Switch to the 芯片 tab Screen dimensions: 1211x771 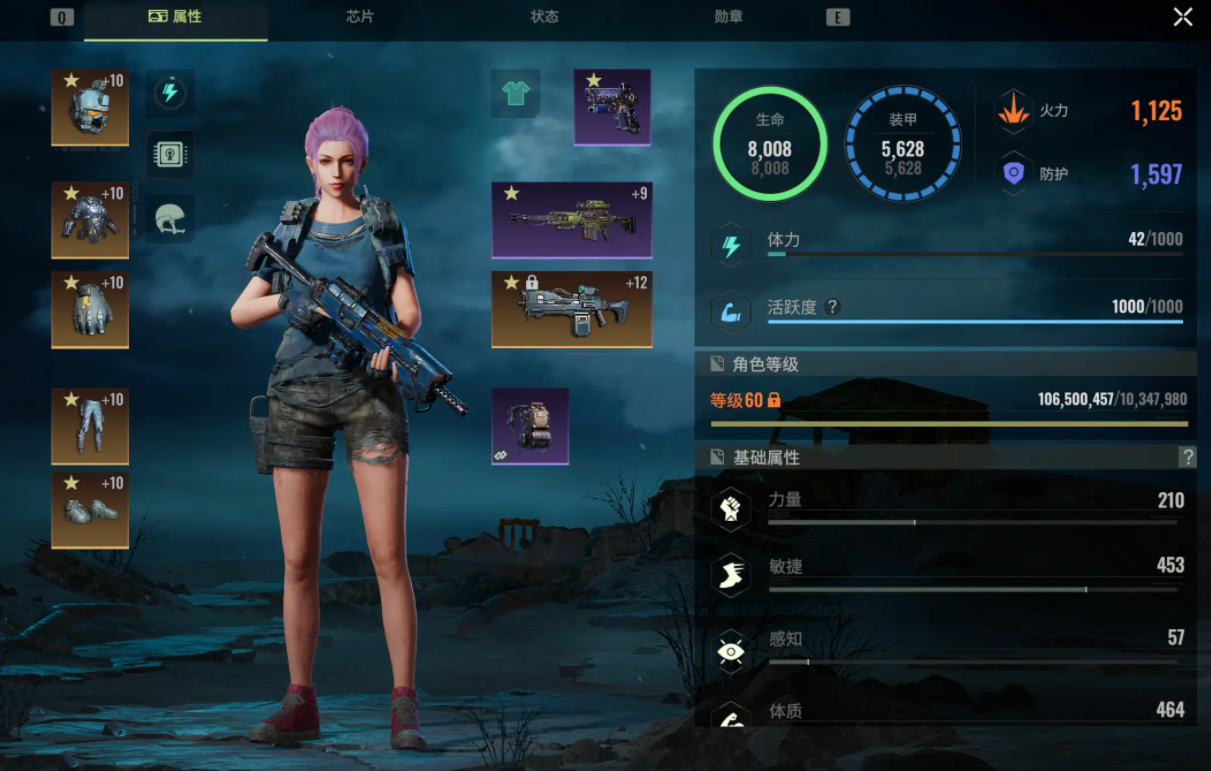pyautogui.click(x=360, y=17)
